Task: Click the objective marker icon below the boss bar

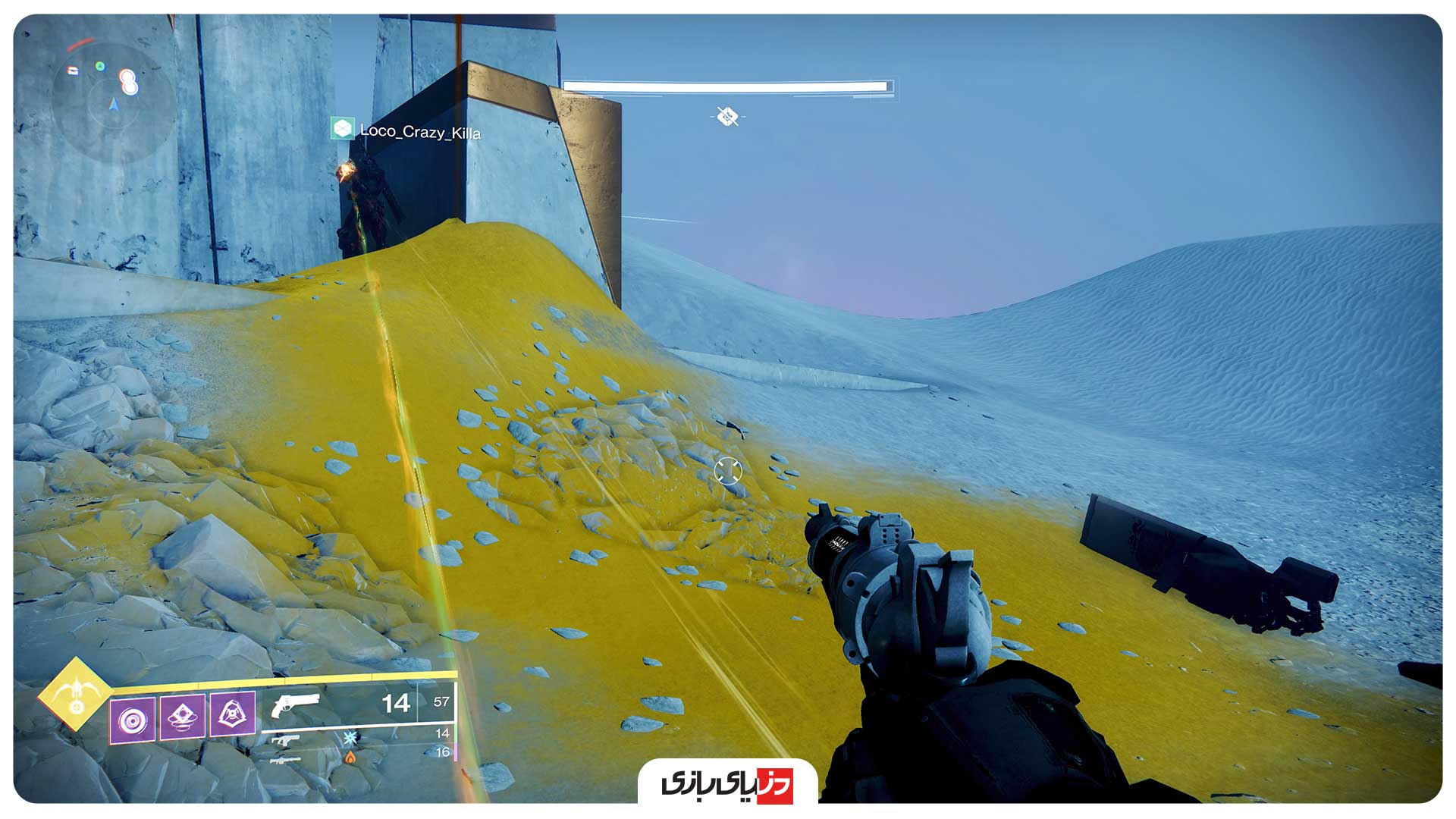Action: tap(726, 117)
